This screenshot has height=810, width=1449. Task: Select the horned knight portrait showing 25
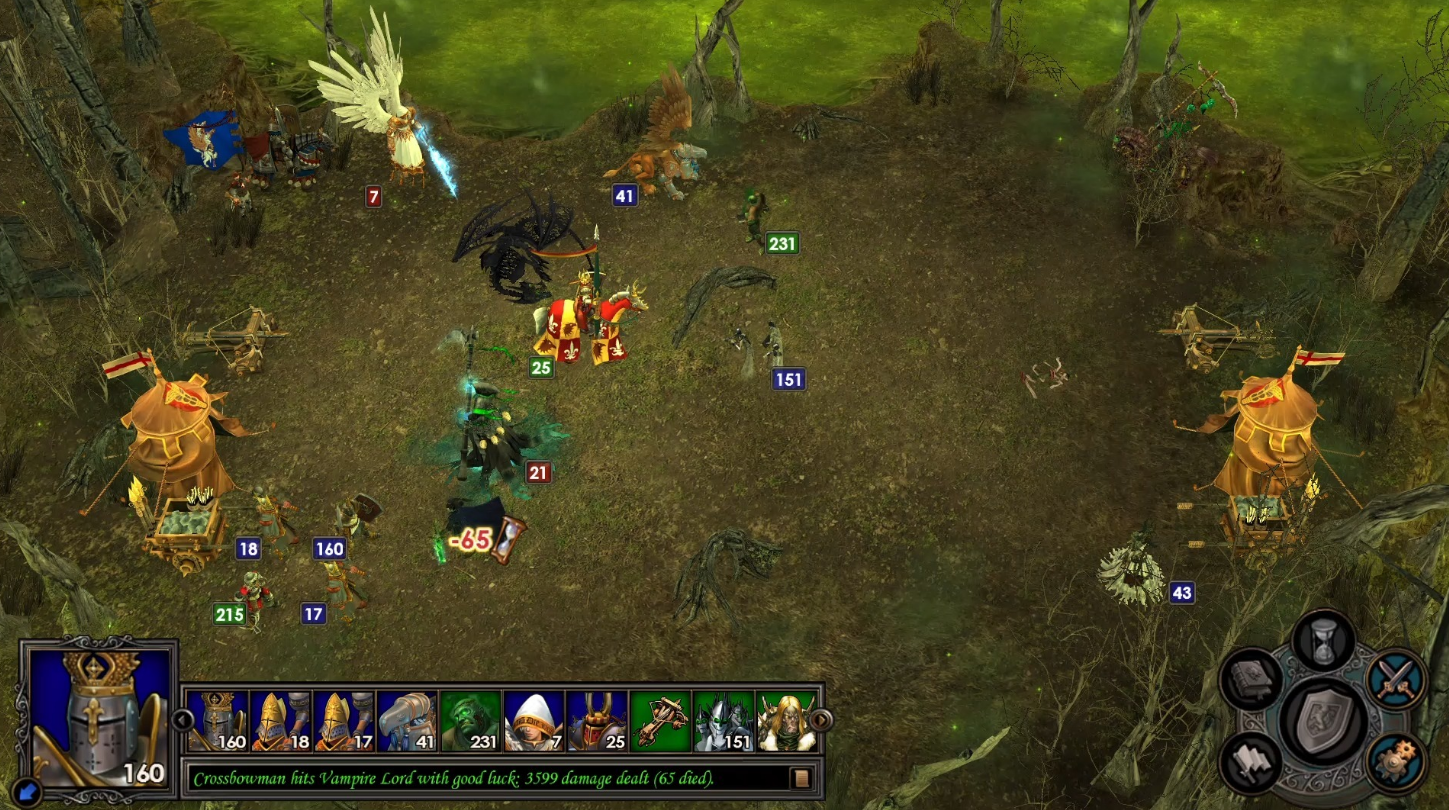point(597,721)
